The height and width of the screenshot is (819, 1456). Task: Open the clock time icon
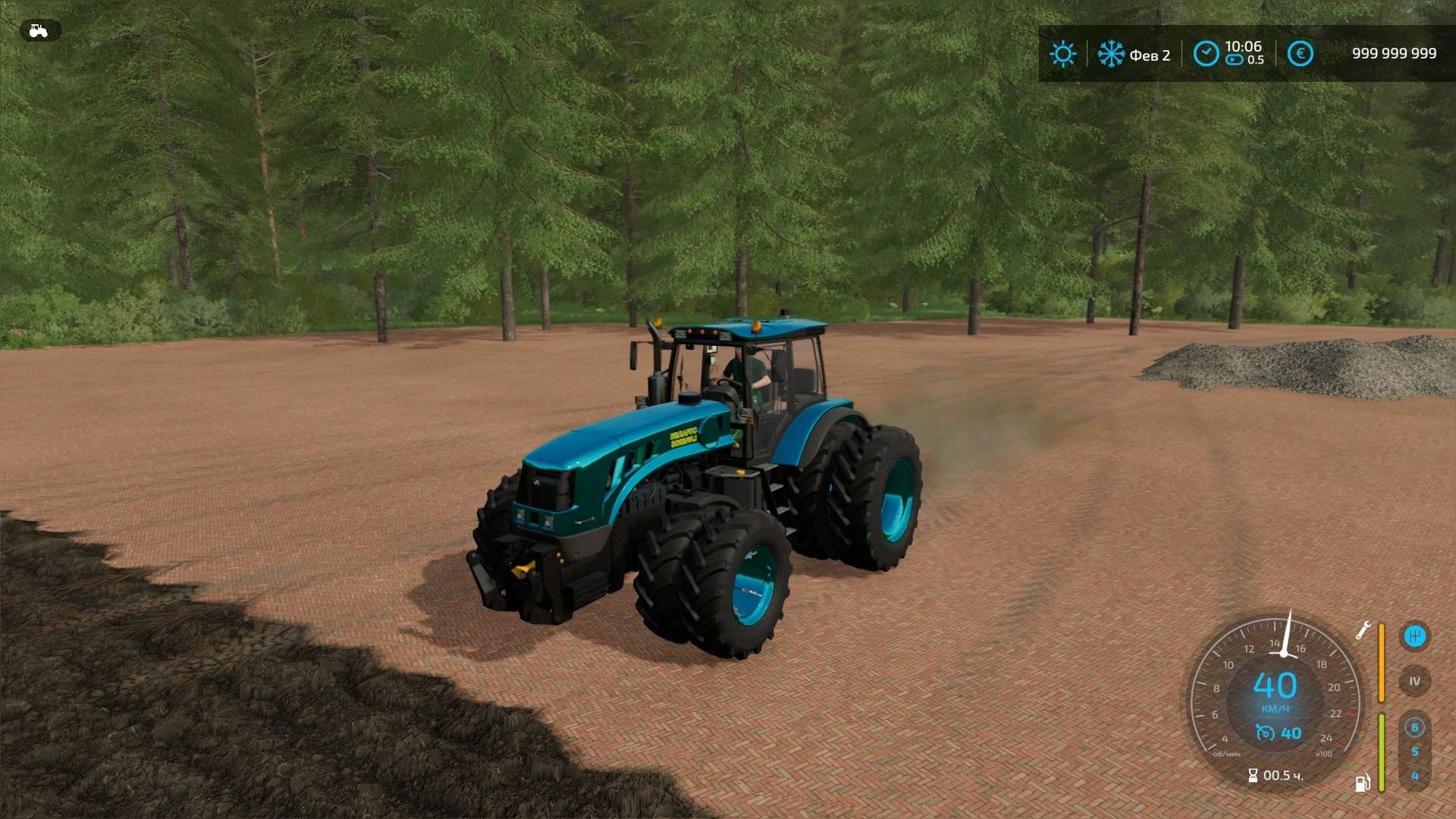click(x=1206, y=54)
